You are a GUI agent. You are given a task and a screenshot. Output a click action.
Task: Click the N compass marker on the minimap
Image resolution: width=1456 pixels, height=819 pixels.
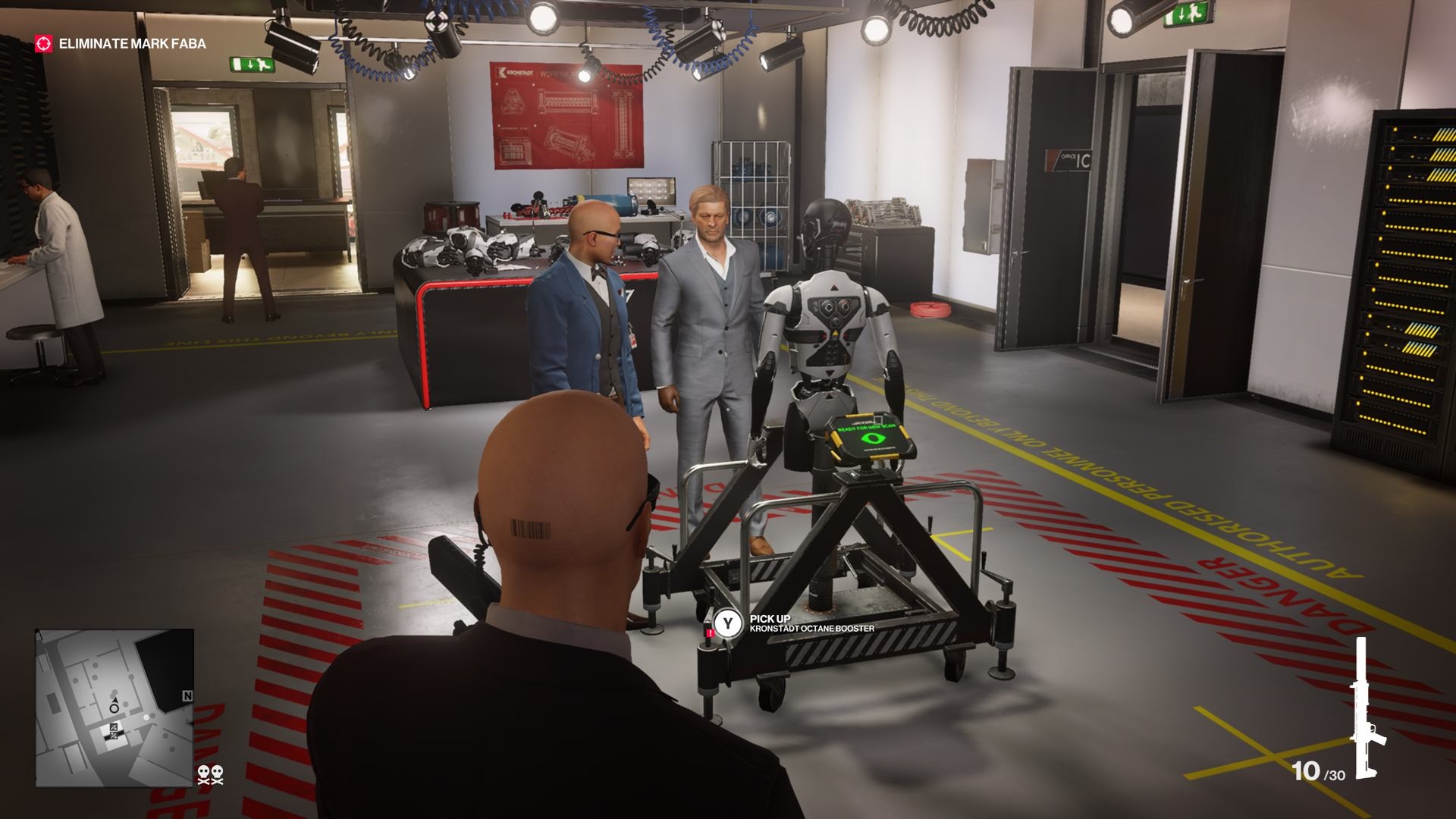(188, 695)
